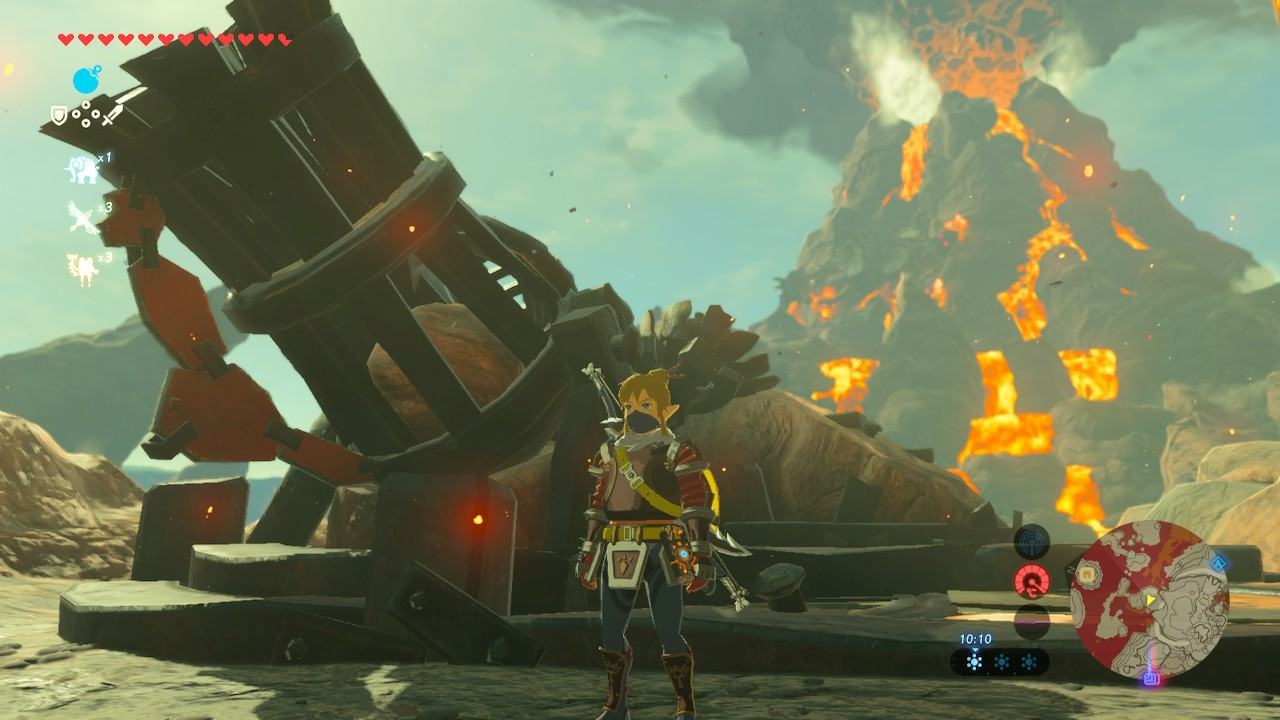
Task: Activate the camel-shaped Urbosa's Fury ability
Action: point(80,267)
